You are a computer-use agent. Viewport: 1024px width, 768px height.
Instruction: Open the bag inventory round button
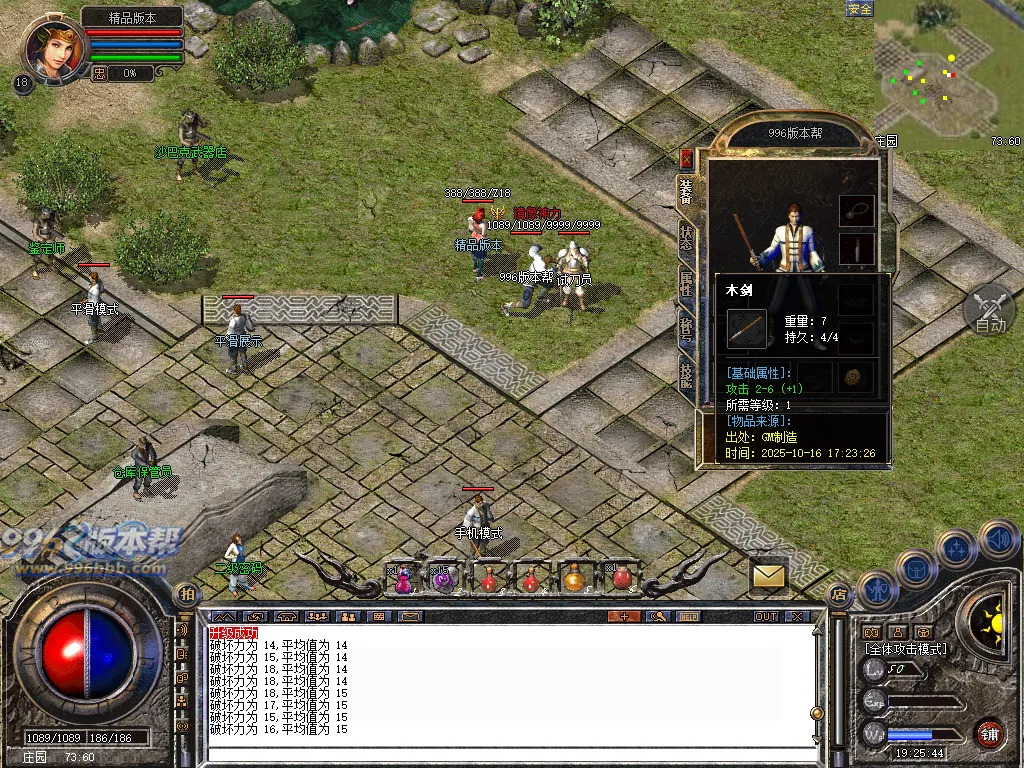coord(916,569)
